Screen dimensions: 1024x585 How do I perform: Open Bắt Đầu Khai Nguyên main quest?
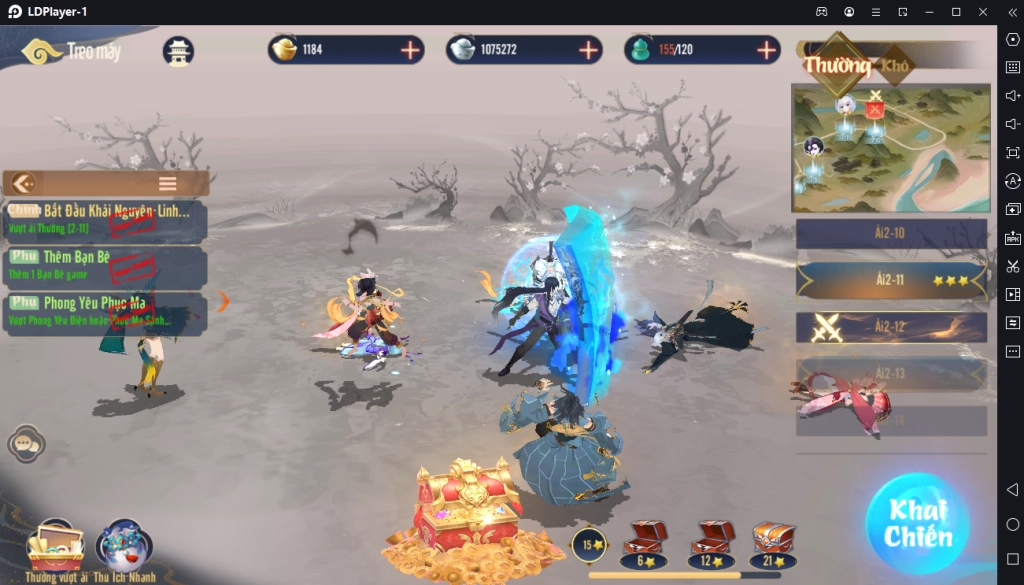(106, 219)
